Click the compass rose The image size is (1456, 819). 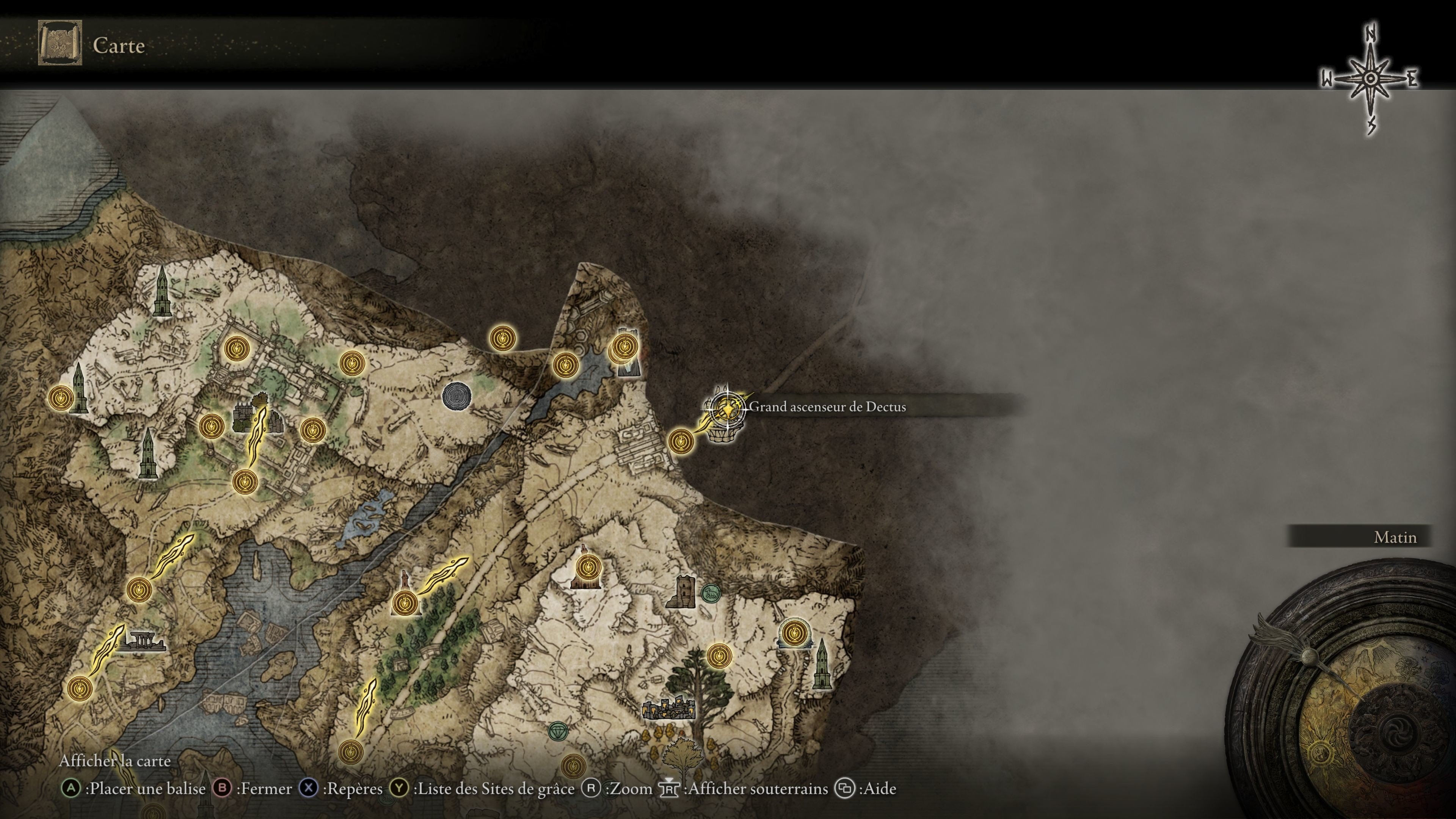point(1371,79)
